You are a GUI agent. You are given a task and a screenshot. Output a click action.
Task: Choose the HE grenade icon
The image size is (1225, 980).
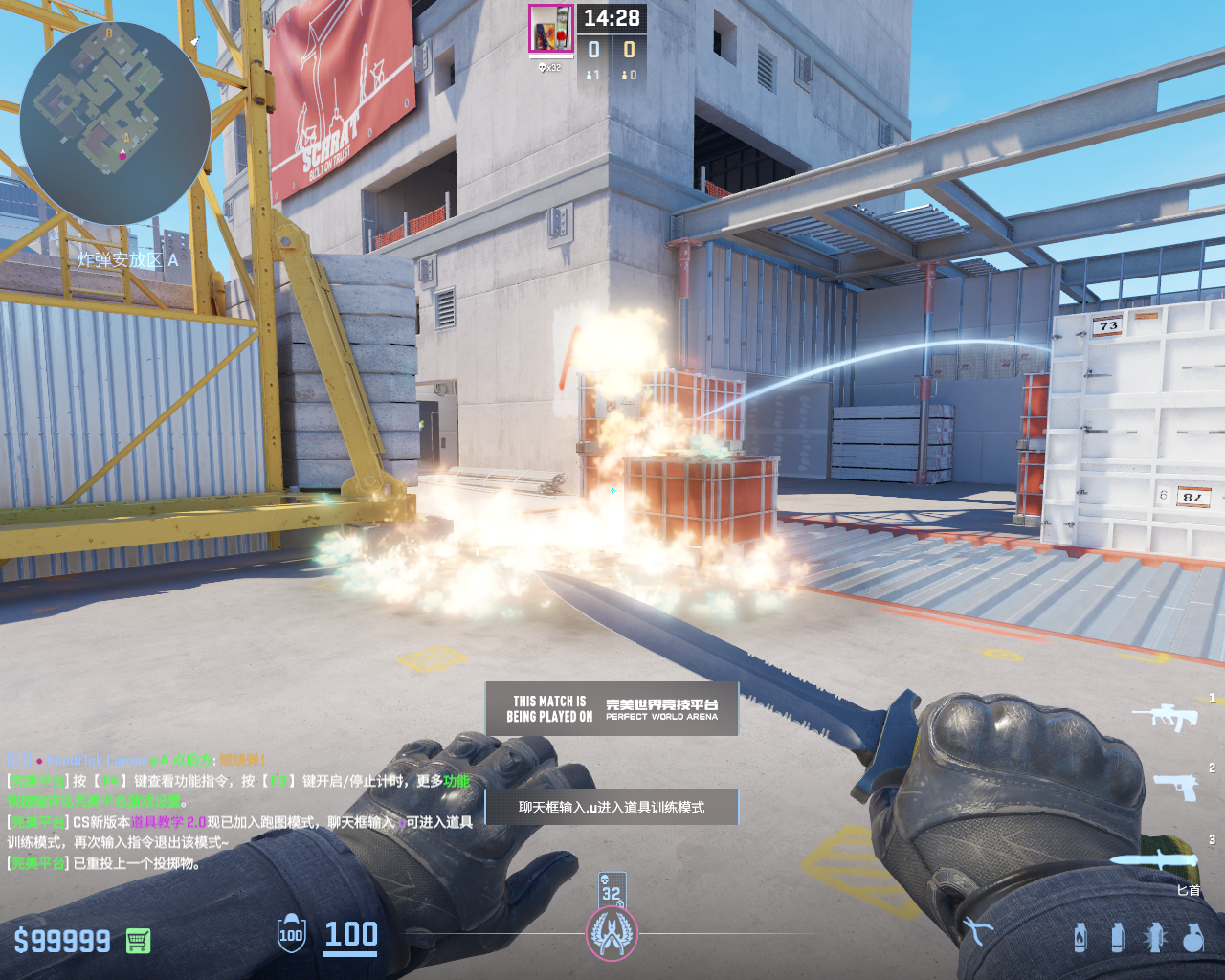click(x=1192, y=938)
